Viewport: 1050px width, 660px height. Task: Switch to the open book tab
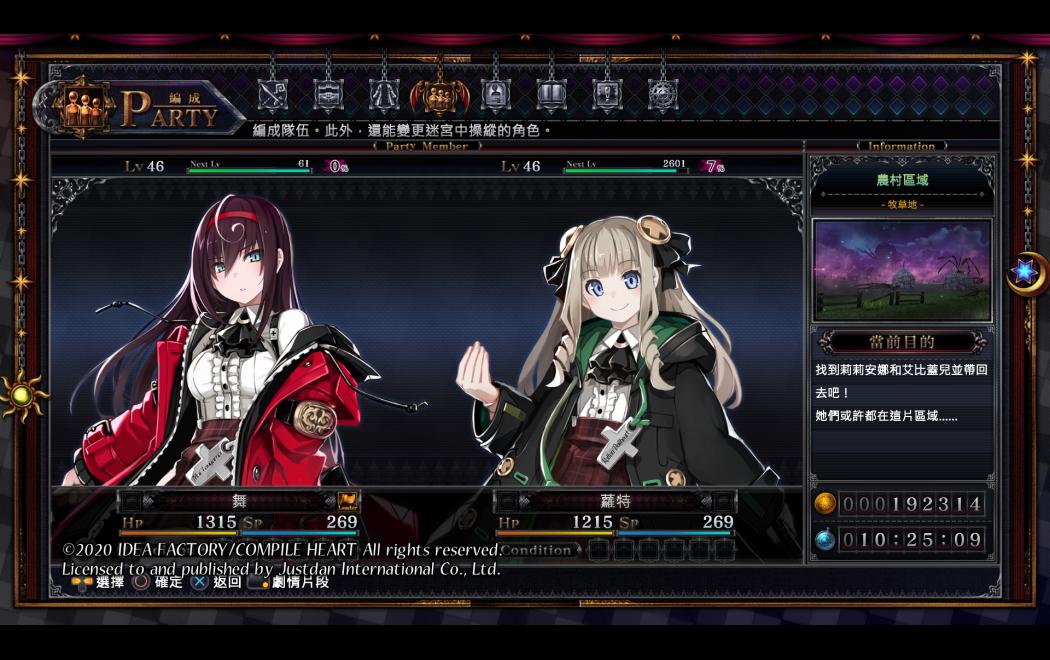click(x=551, y=95)
